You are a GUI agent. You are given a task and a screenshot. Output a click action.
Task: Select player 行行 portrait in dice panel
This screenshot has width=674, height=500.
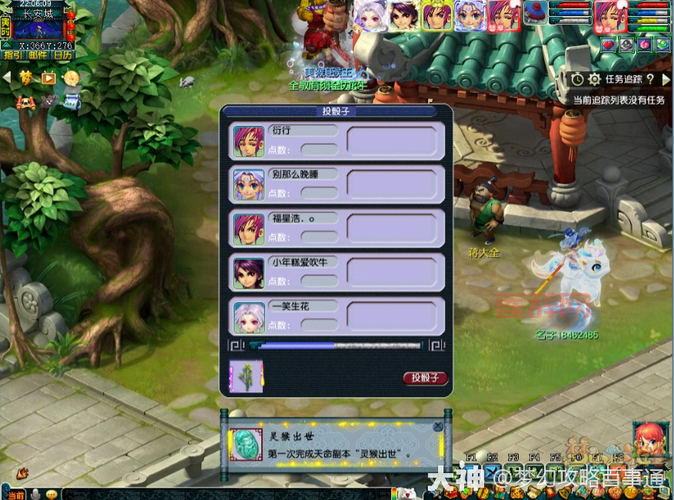tap(248, 141)
